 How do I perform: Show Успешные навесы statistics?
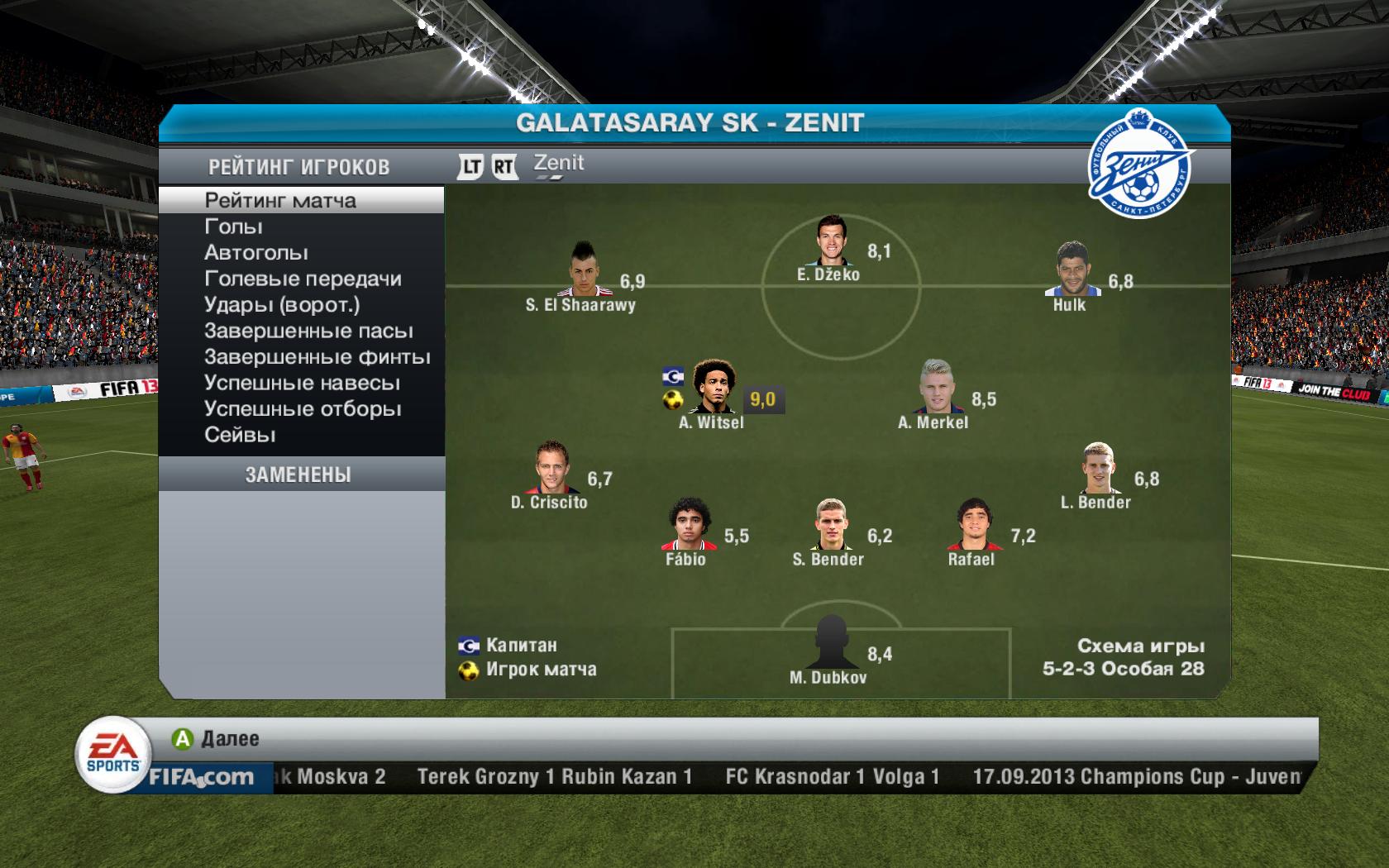[302, 384]
